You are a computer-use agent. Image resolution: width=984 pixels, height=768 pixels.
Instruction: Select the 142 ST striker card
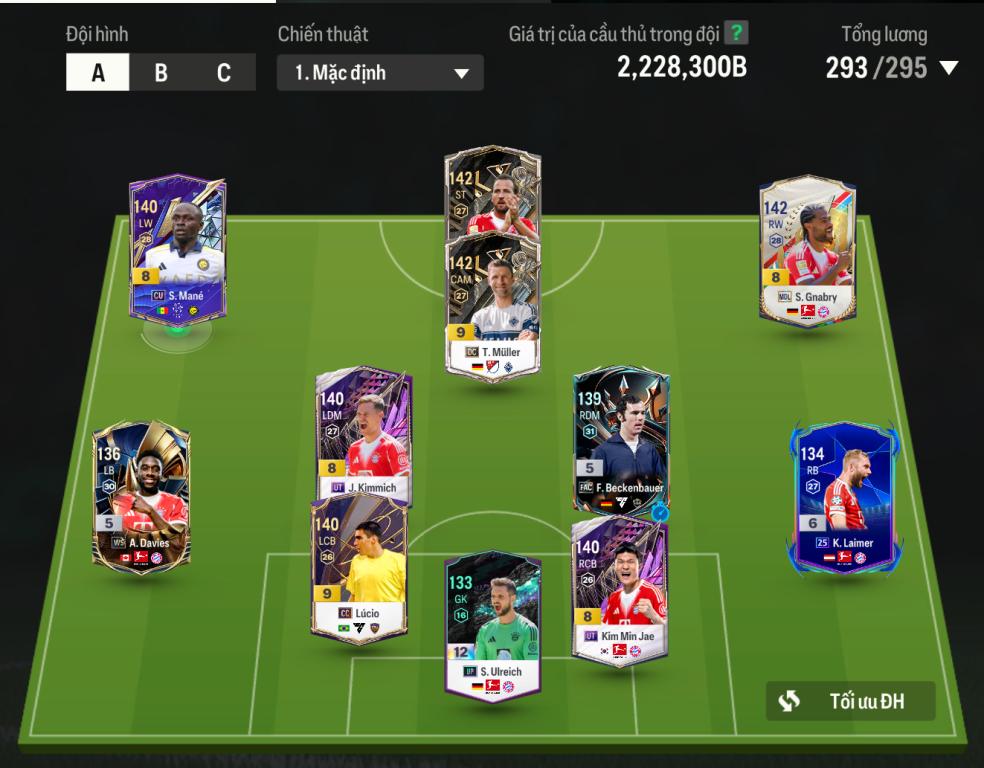point(492,190)
